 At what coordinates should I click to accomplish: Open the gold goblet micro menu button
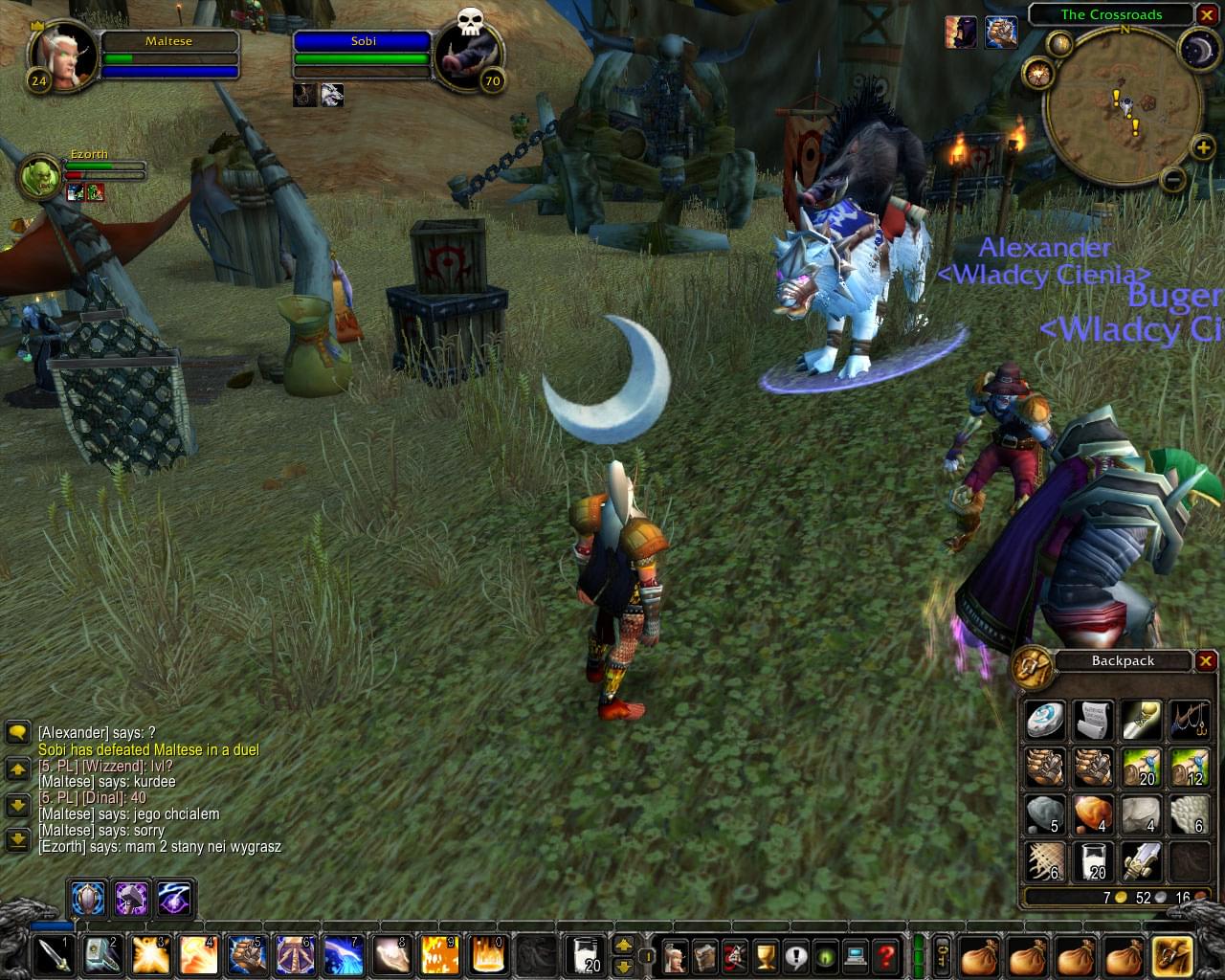pyautogui.click(x=765, y=955)
